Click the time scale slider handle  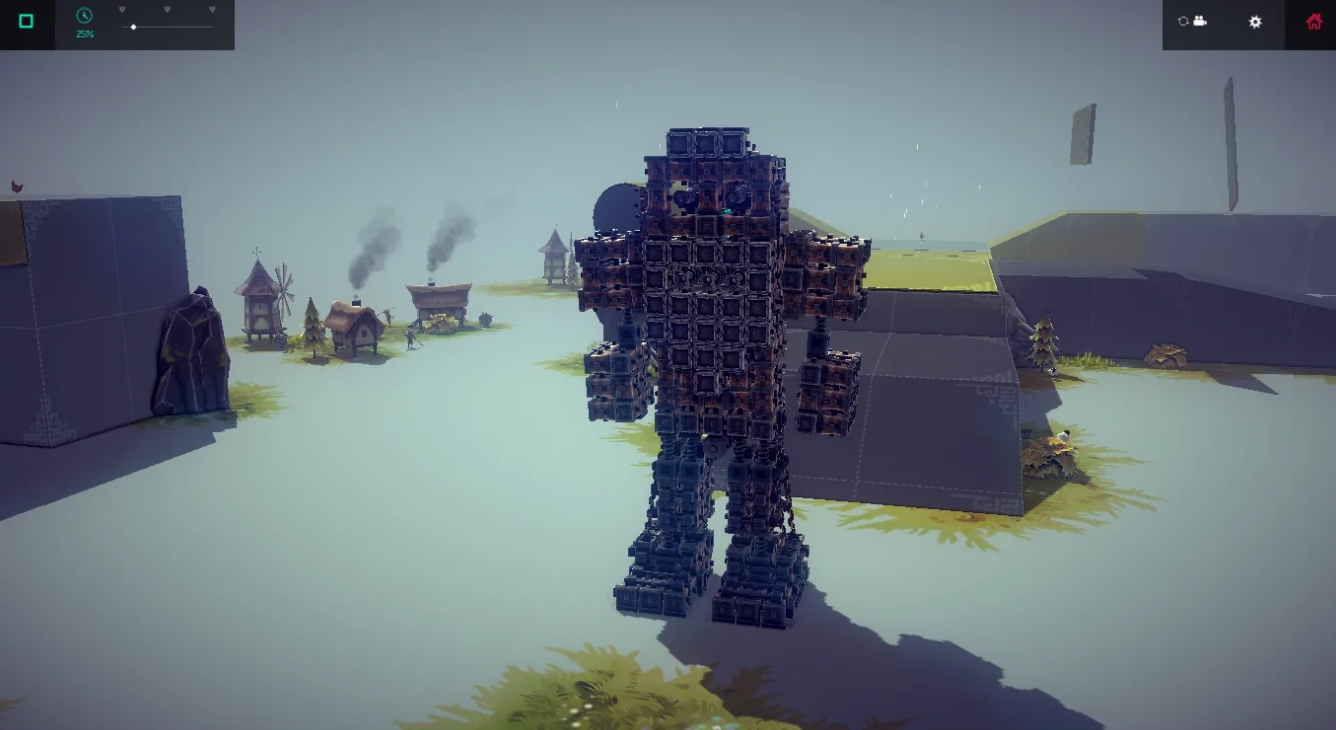click(x=133, y=27)
